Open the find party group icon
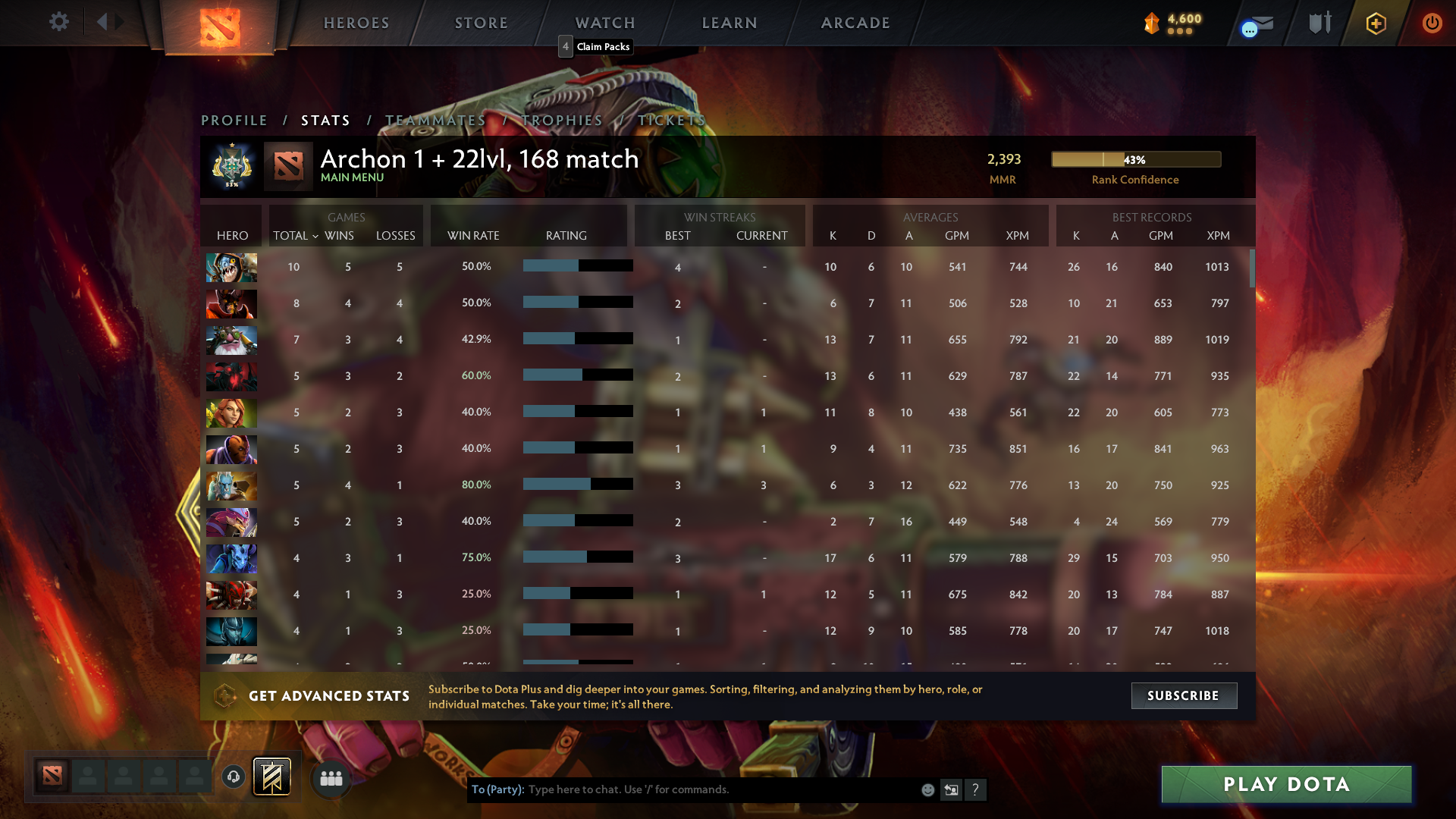This screenshot has height=819, width=1456. [x=331, y=777]
